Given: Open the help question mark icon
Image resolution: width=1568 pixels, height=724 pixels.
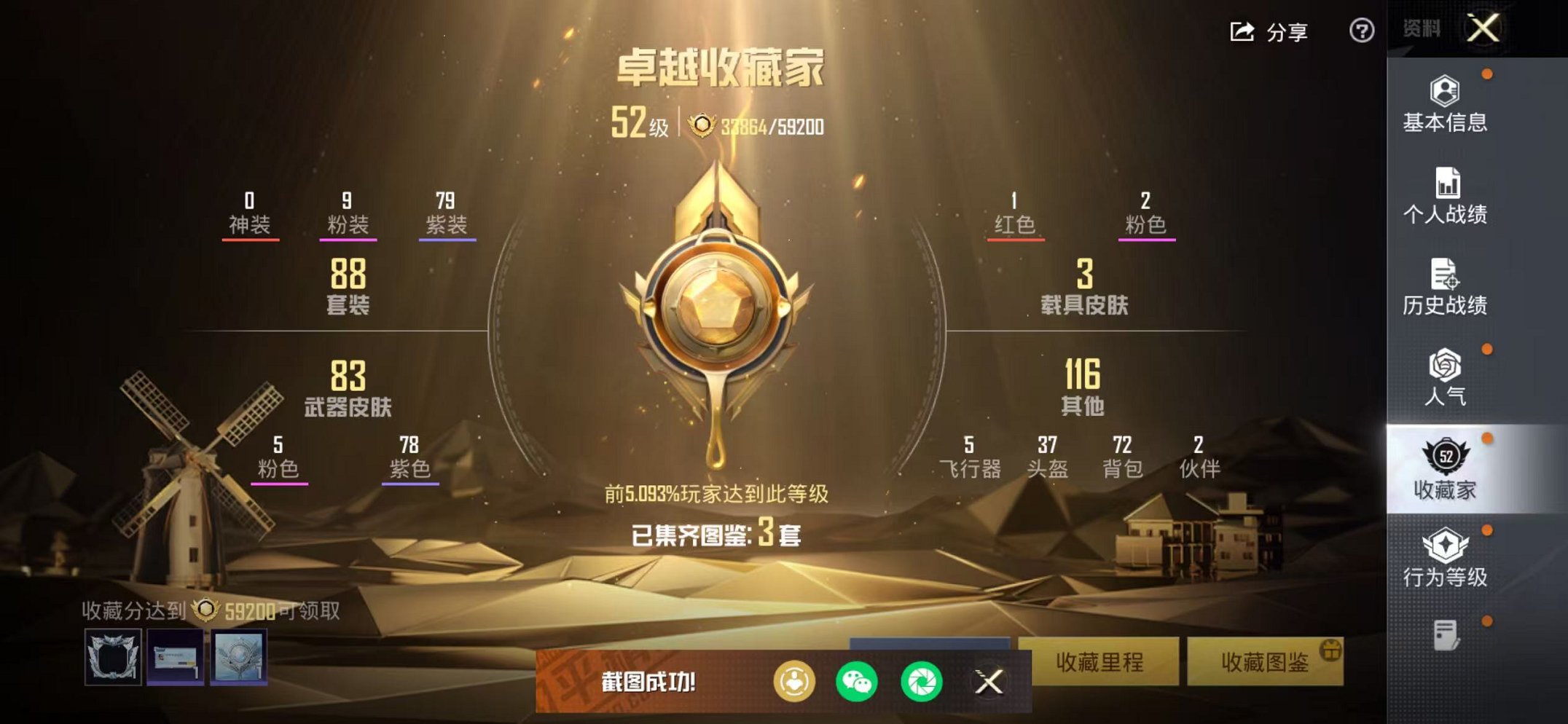Looking at the screenshot, I should click(1362, 31).
